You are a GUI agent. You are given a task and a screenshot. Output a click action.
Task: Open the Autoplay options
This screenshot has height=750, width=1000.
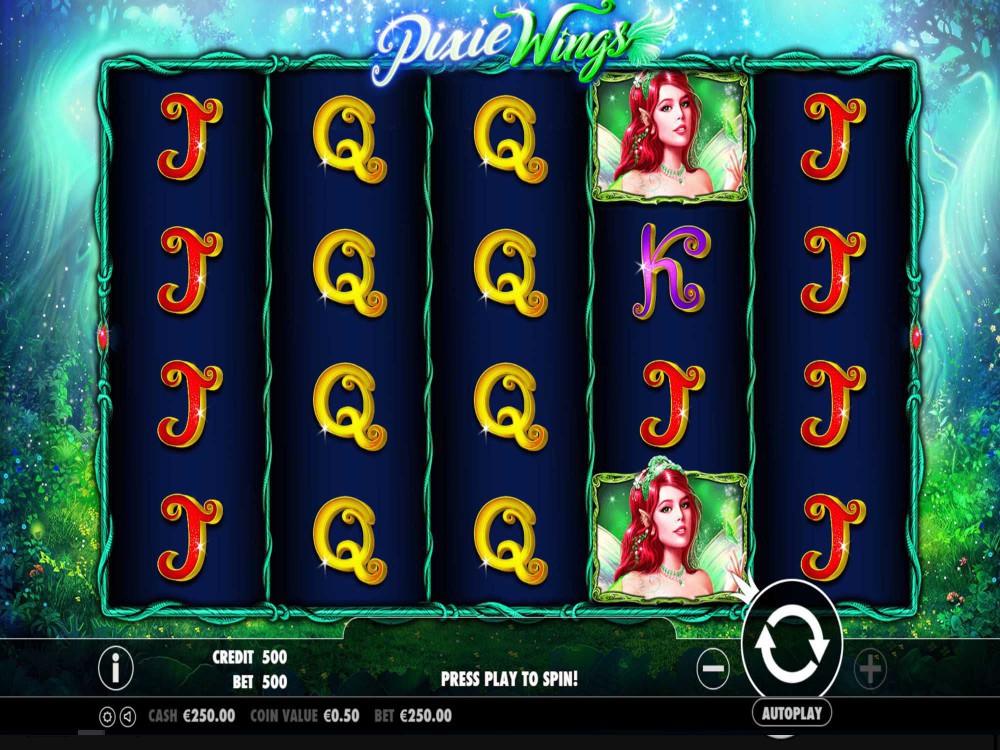(x=791, y=713)
